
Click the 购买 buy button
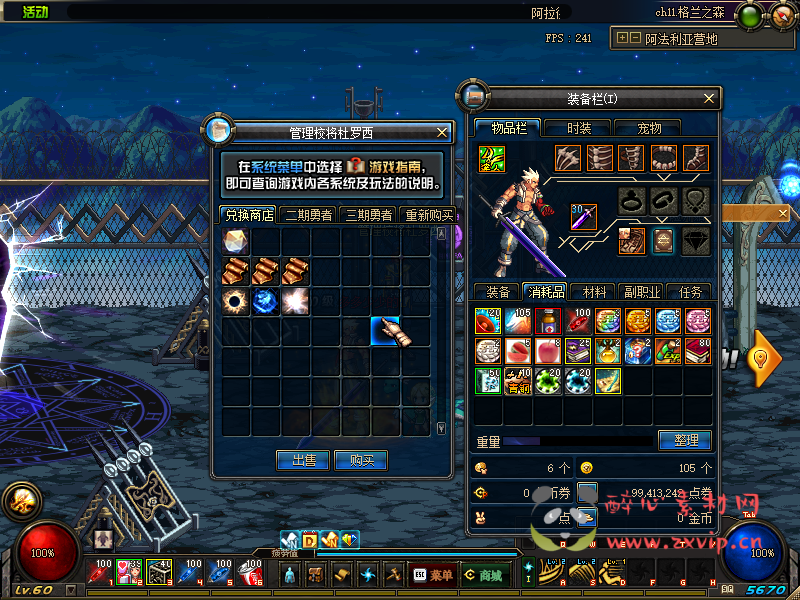pos(361,460)
